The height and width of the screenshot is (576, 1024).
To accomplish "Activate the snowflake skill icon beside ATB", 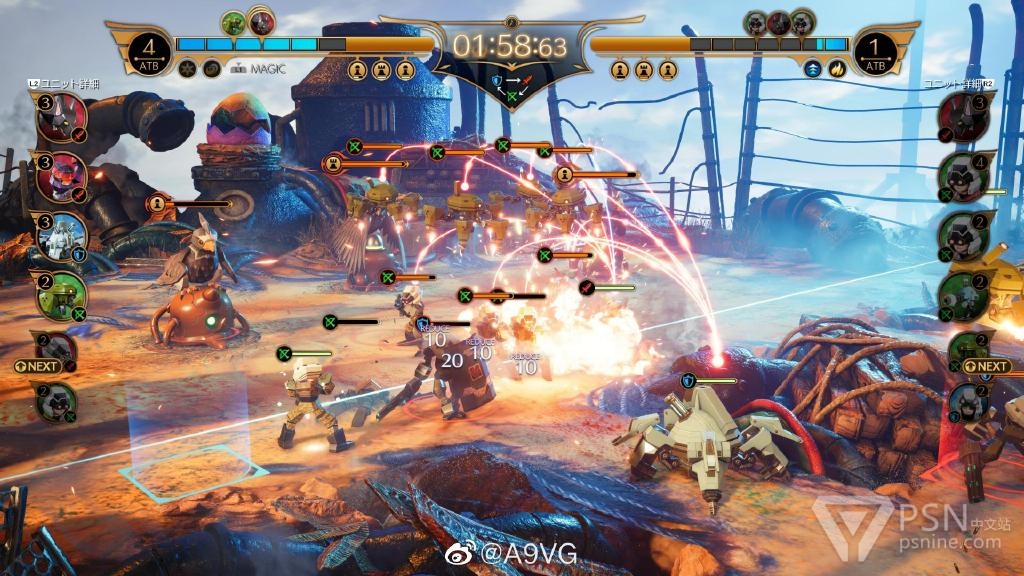I will click(187, 69).
